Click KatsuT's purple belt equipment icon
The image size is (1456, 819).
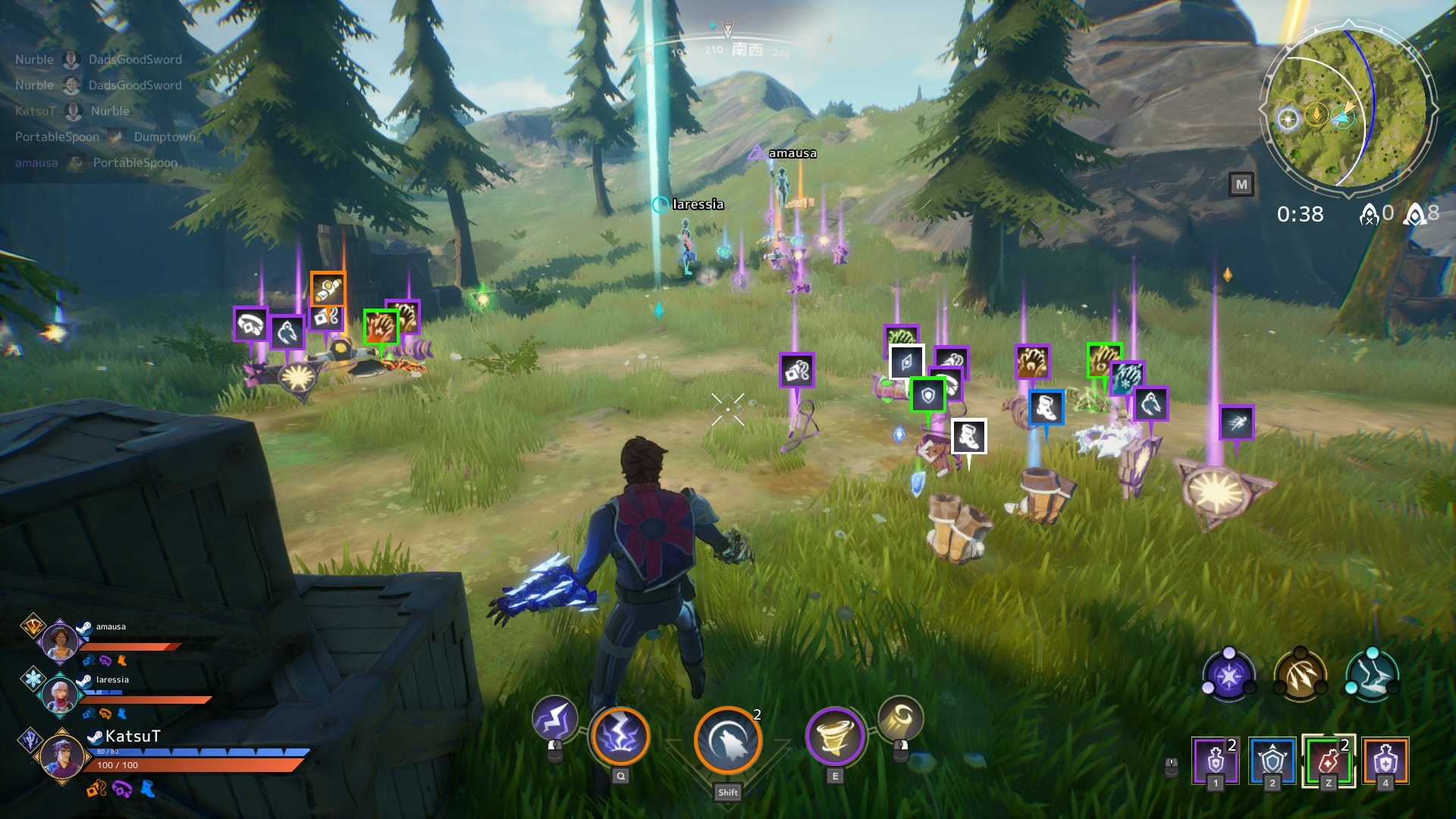pyautogui.click(x=121, y=789)
